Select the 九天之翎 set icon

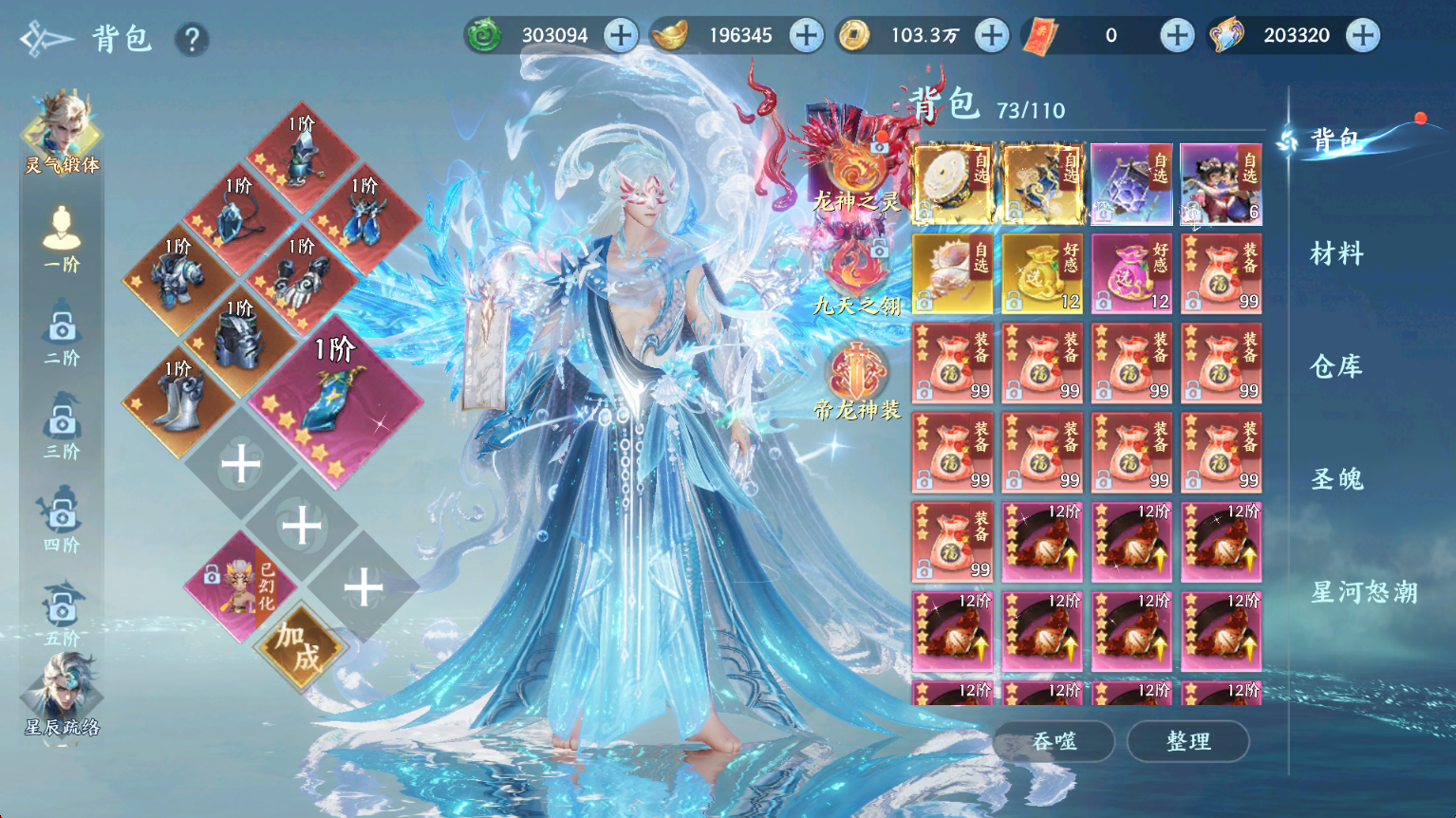click(x=856, y=275)
